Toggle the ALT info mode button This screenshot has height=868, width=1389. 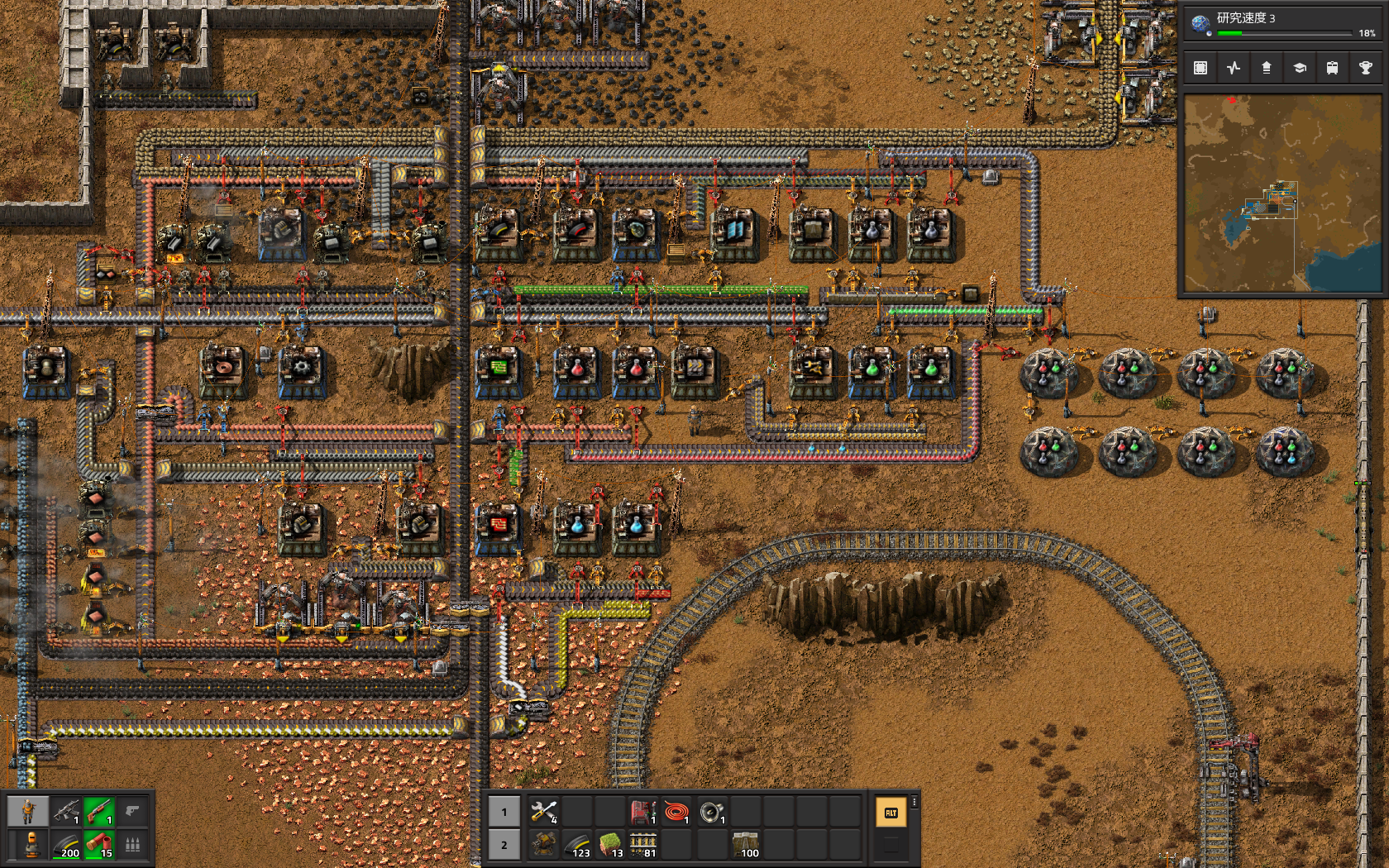point(890,813)
